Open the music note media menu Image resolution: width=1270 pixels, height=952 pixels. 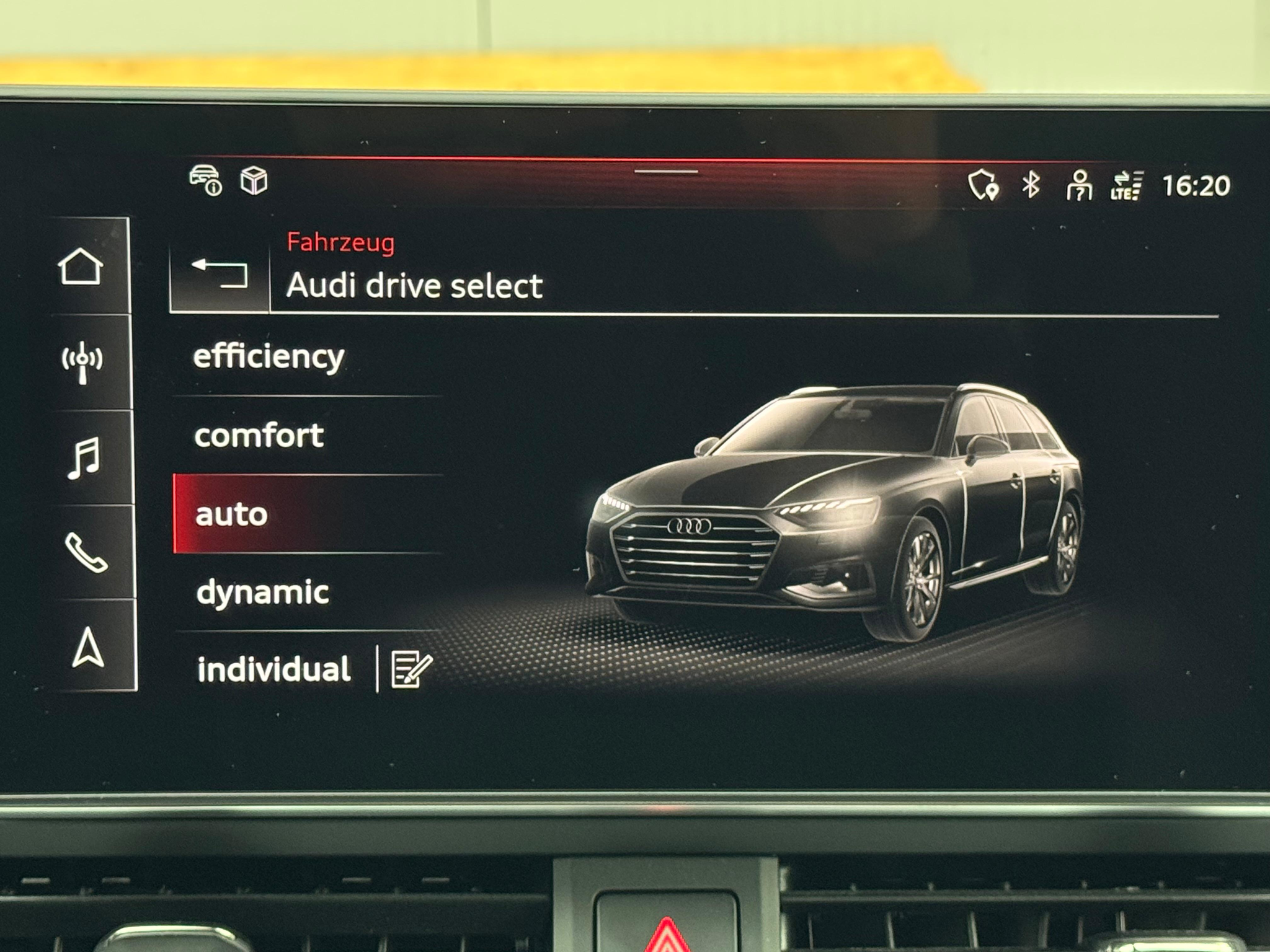click(84, 458)
